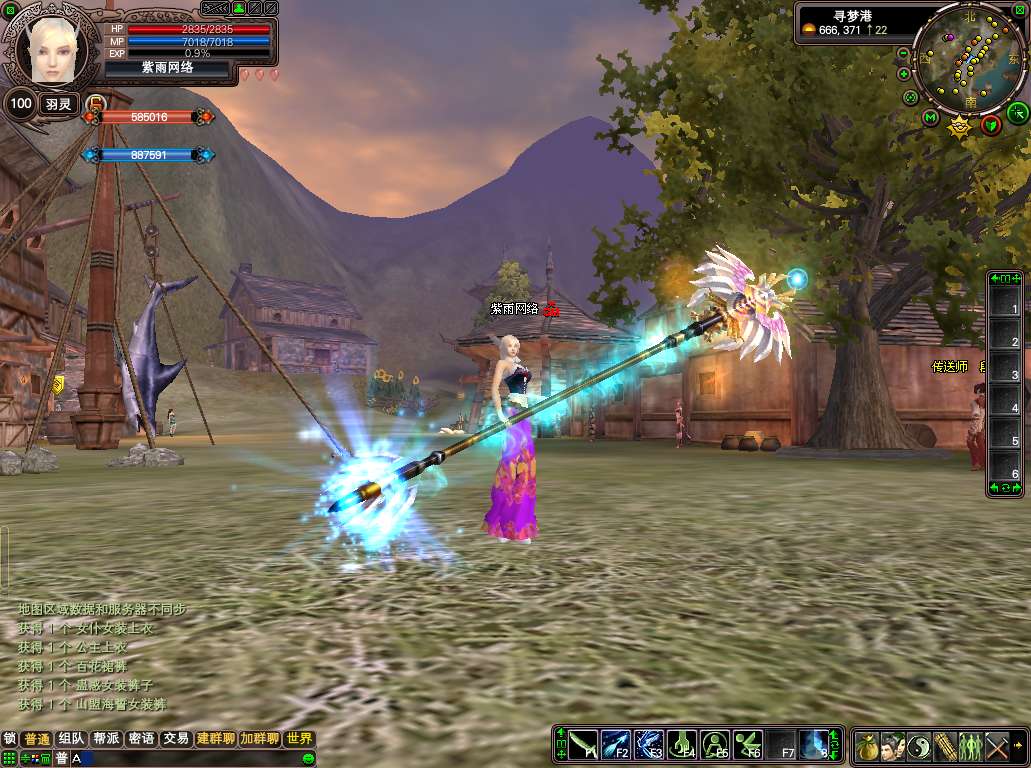Viewport: 1031px width, 768px height.
Task: Open the crossed tools menu icon
Action: (997, 746)
